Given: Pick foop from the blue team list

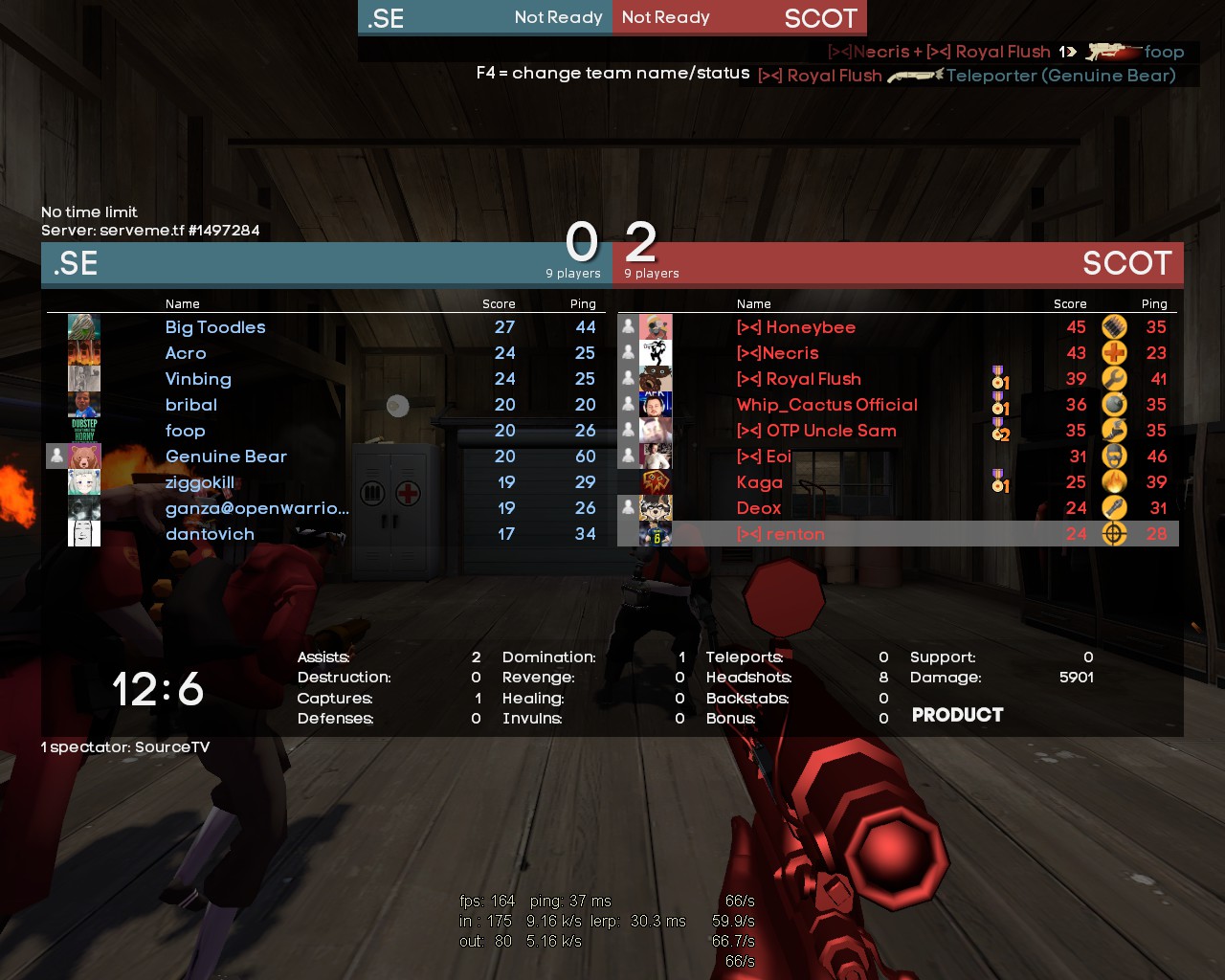Looking at the screenshot, I should coord(185,431).
